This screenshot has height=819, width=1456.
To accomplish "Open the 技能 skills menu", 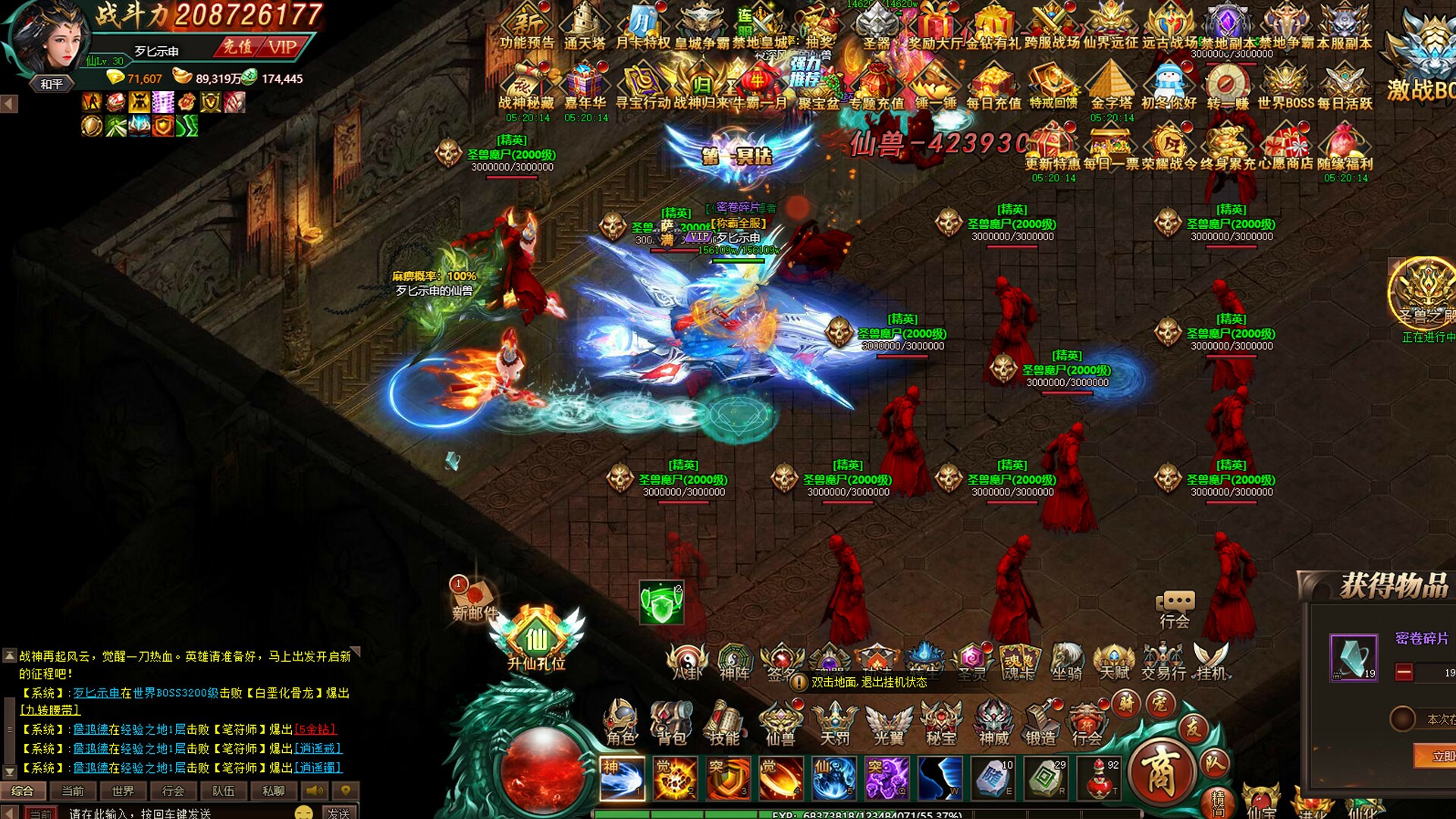I will [723, 721].
